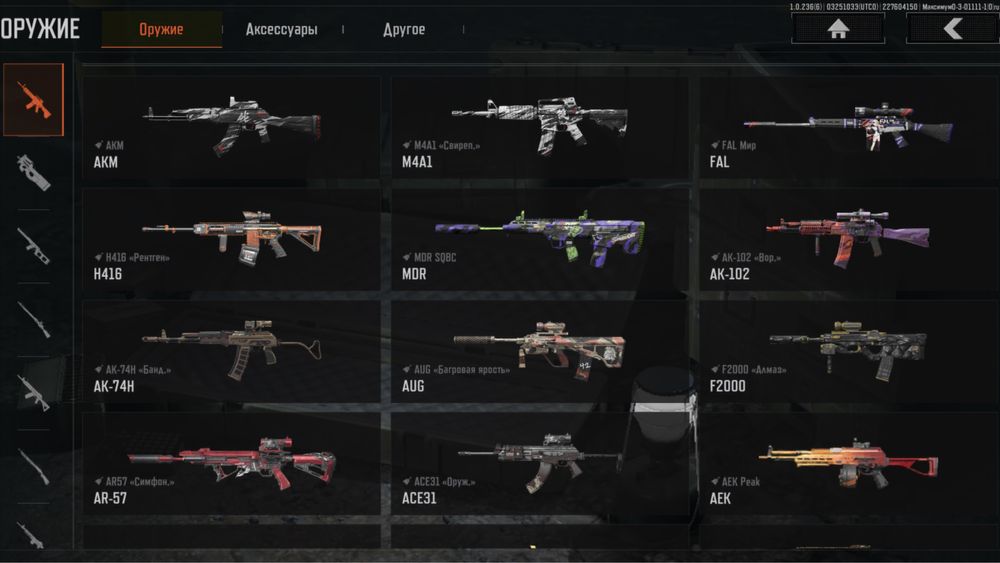
Task: Select the M4A1 rifle tile
Action: [x=539, y=127]
